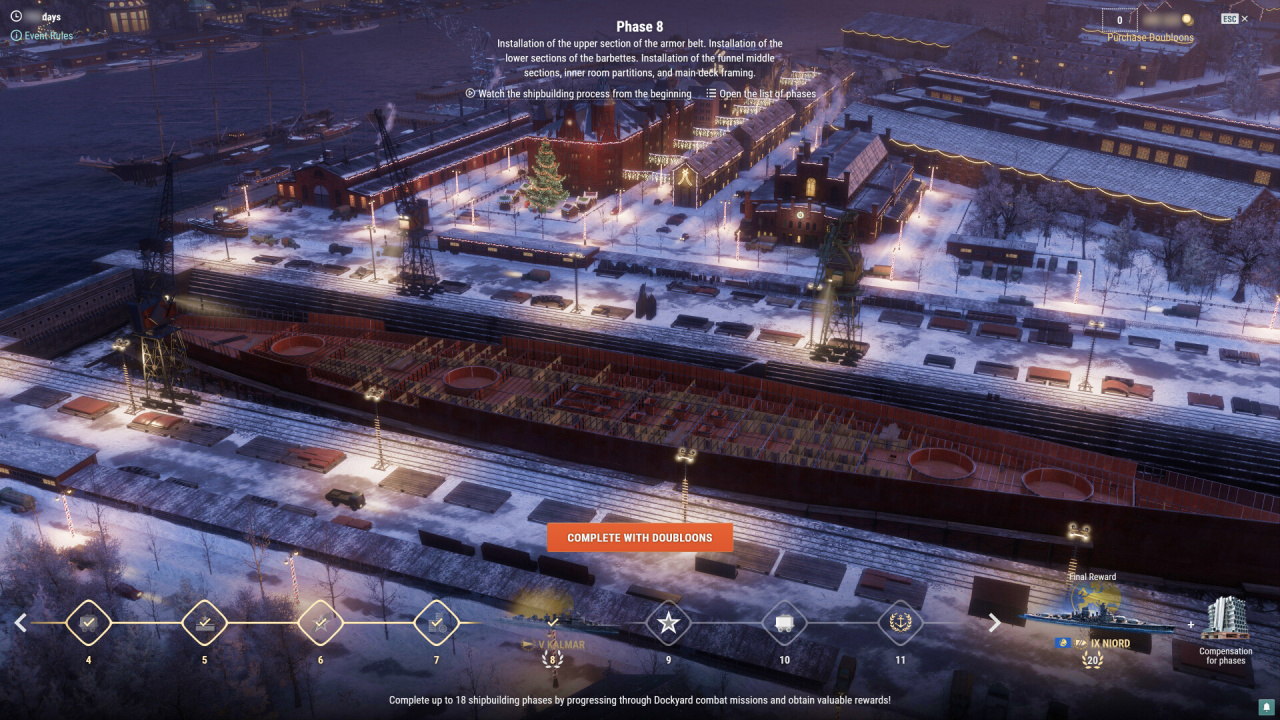The image size is (1280, 720).
Task: Watch the shipbuilding process from the beginning
Action: click(579, 94)
